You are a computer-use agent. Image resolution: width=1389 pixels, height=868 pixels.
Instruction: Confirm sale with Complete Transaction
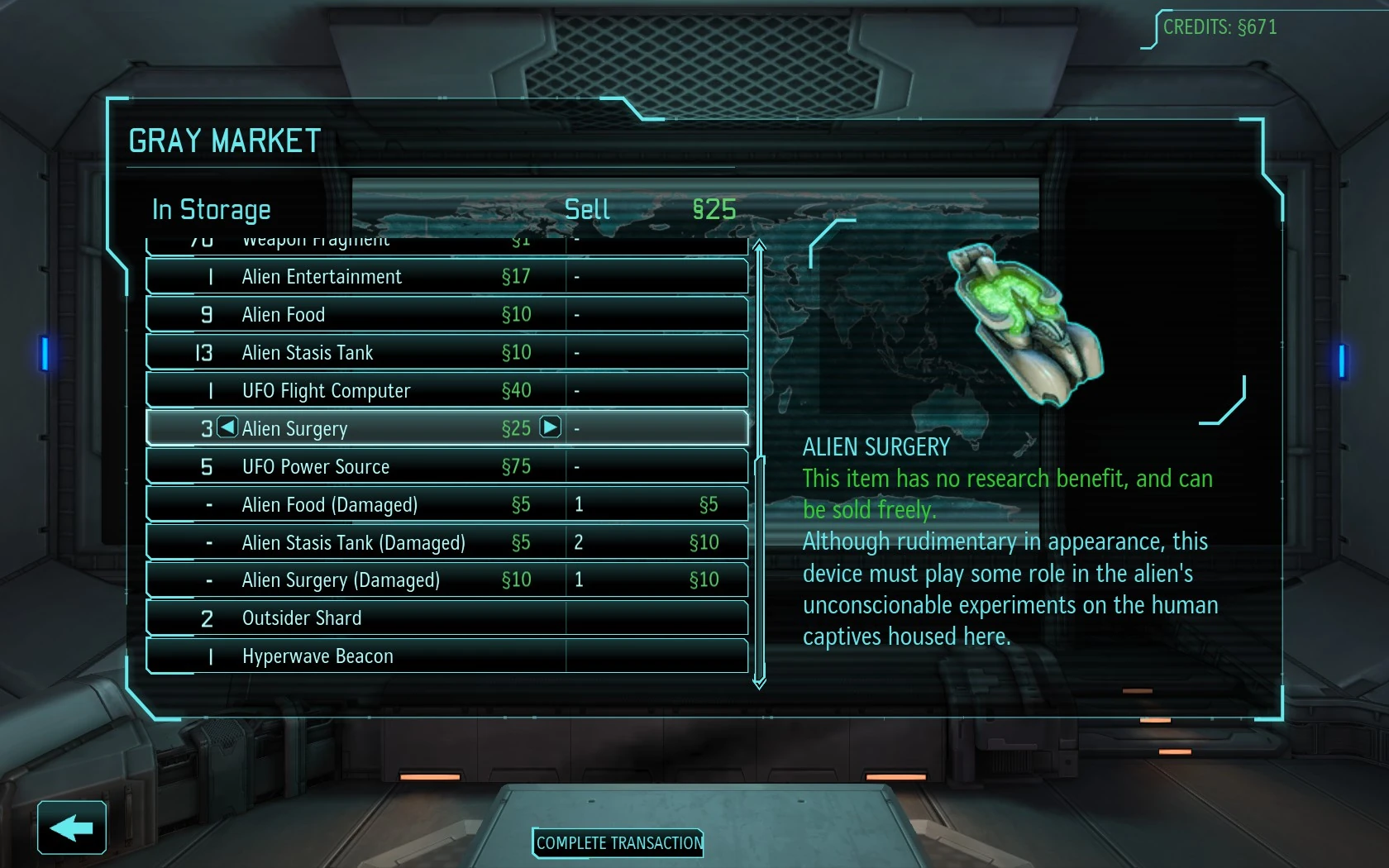click(x=618, y=843)
